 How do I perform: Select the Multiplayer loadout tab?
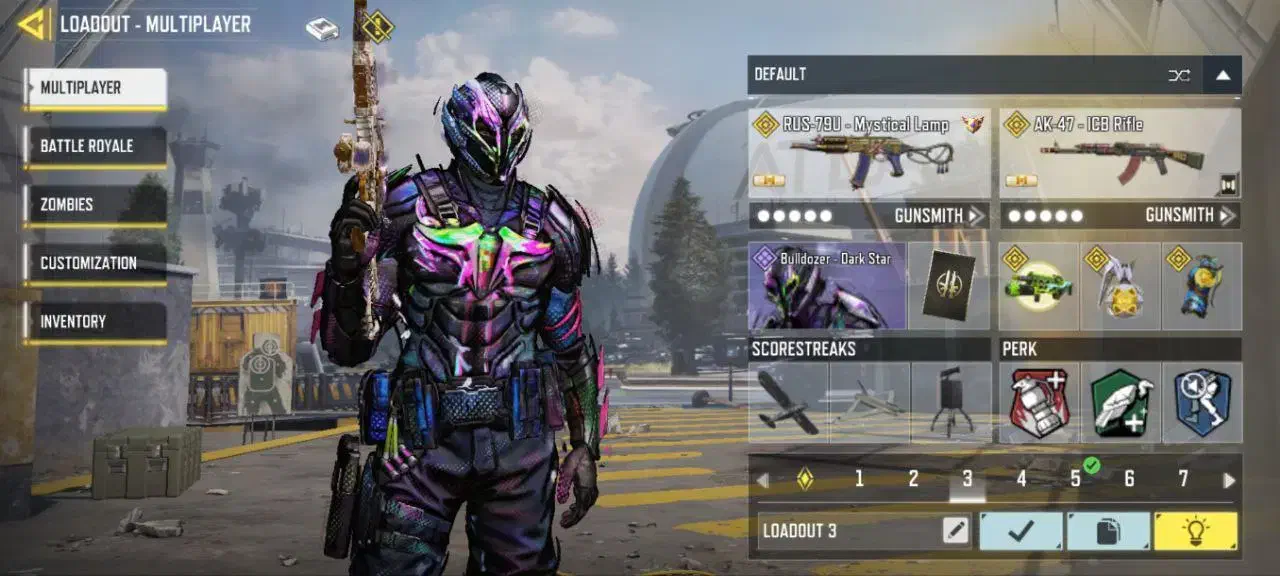pyautogui.click(x=95, y=88)
